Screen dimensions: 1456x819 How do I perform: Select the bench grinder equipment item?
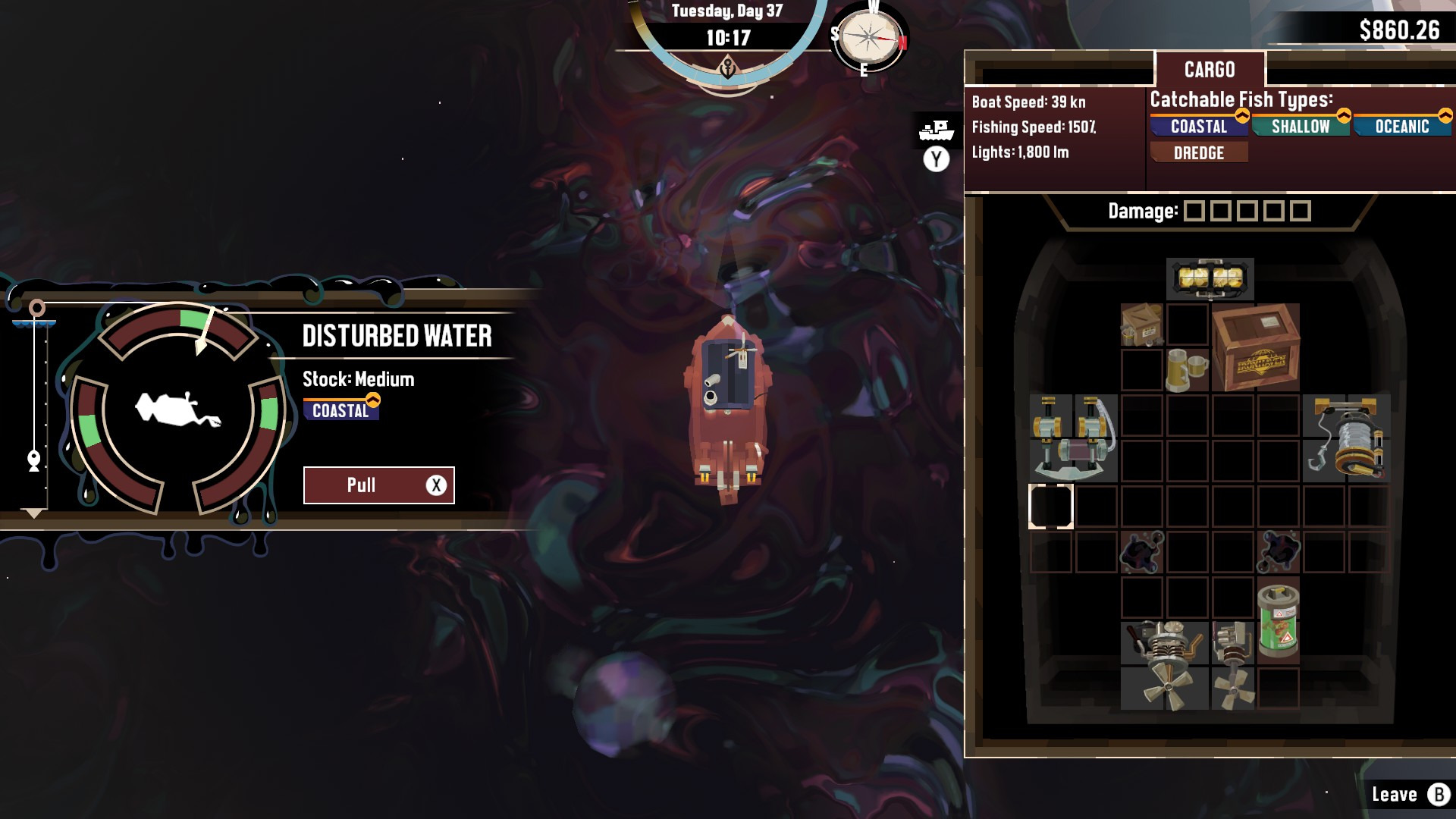tap(1073, 438)
